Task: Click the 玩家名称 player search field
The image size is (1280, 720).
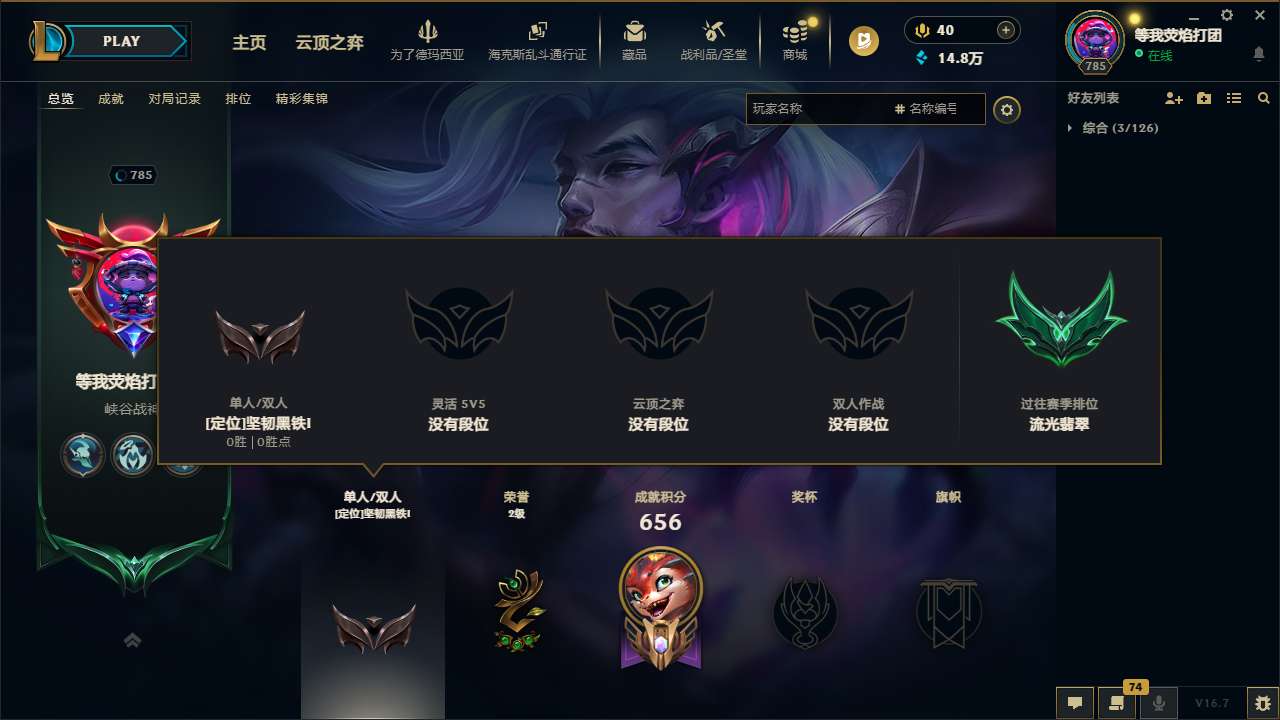Action: coord(820,108)
